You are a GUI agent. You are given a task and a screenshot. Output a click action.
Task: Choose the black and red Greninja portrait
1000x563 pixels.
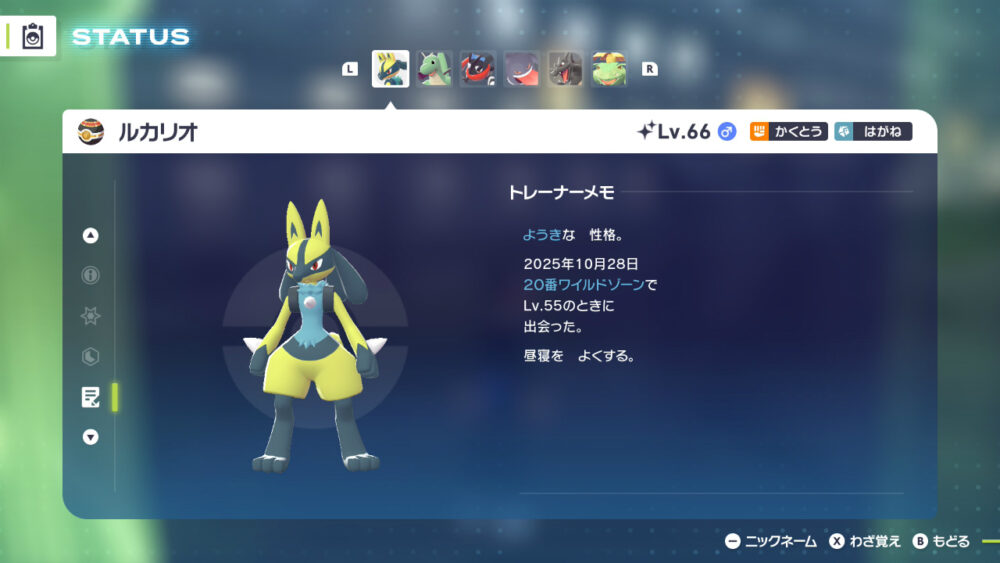click(x=478, y=69)
